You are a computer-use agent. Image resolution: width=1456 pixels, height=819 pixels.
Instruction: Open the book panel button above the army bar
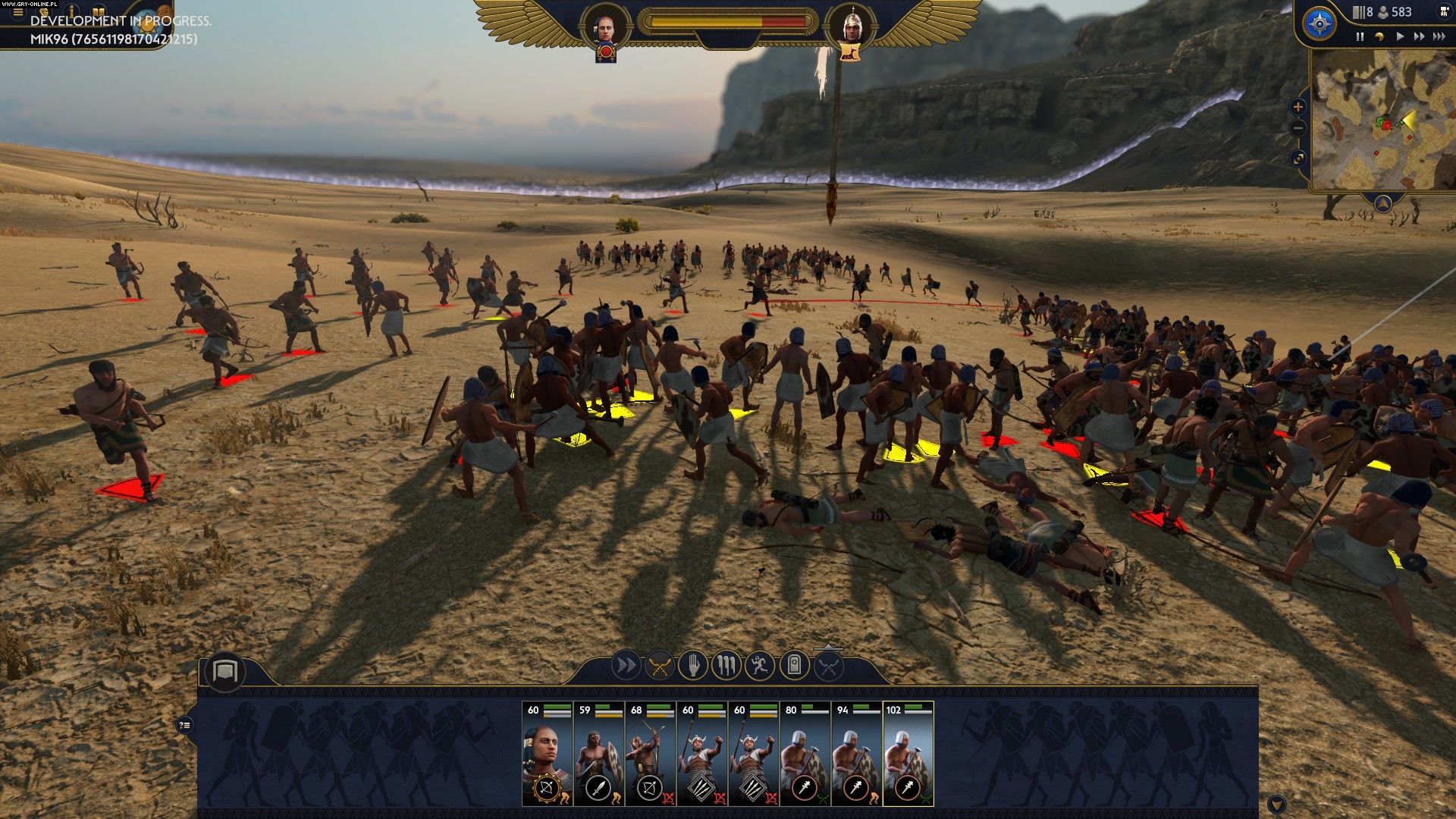(224, 671)
